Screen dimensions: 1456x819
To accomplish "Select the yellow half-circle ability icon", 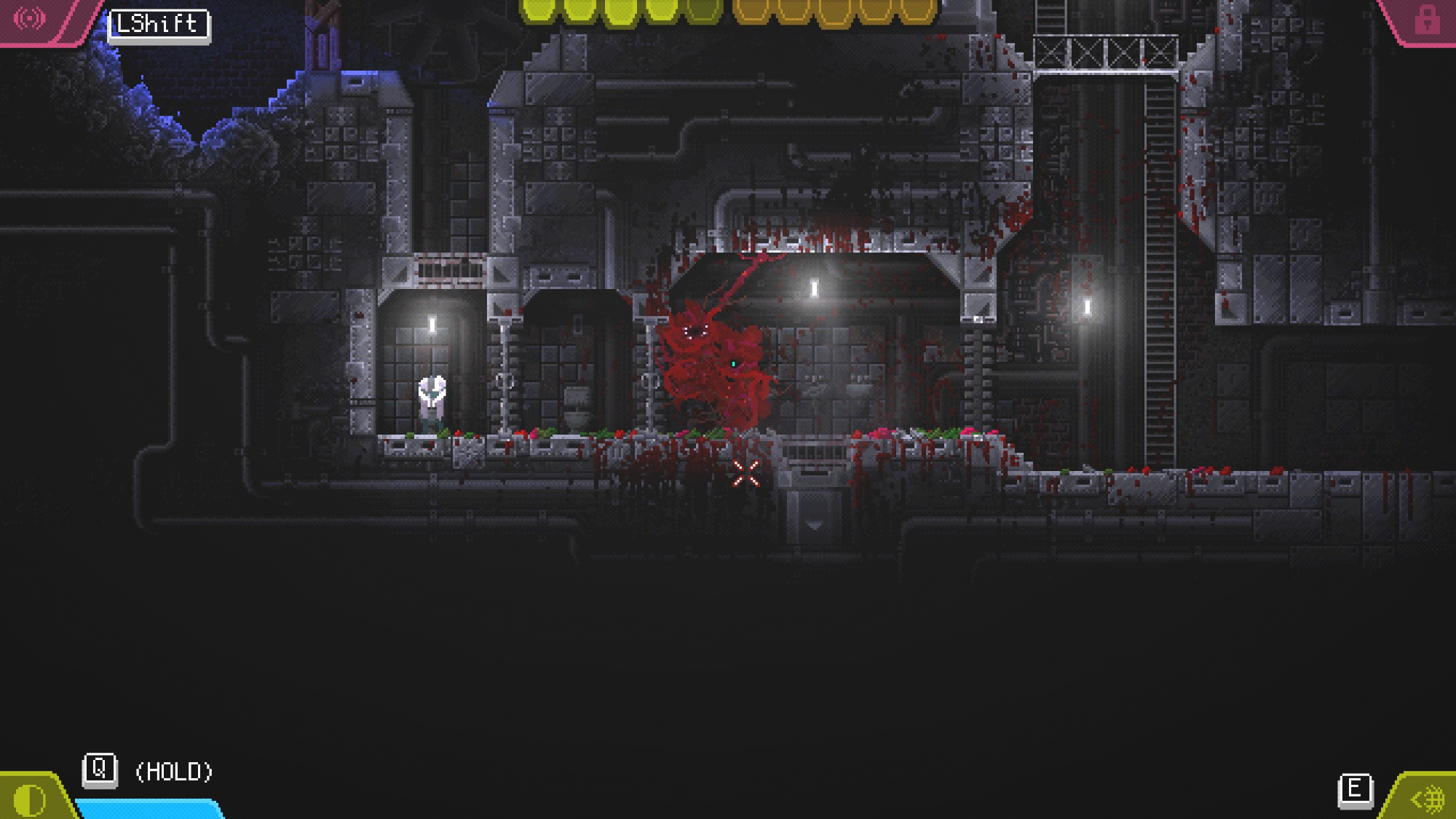I will (30, 799).
